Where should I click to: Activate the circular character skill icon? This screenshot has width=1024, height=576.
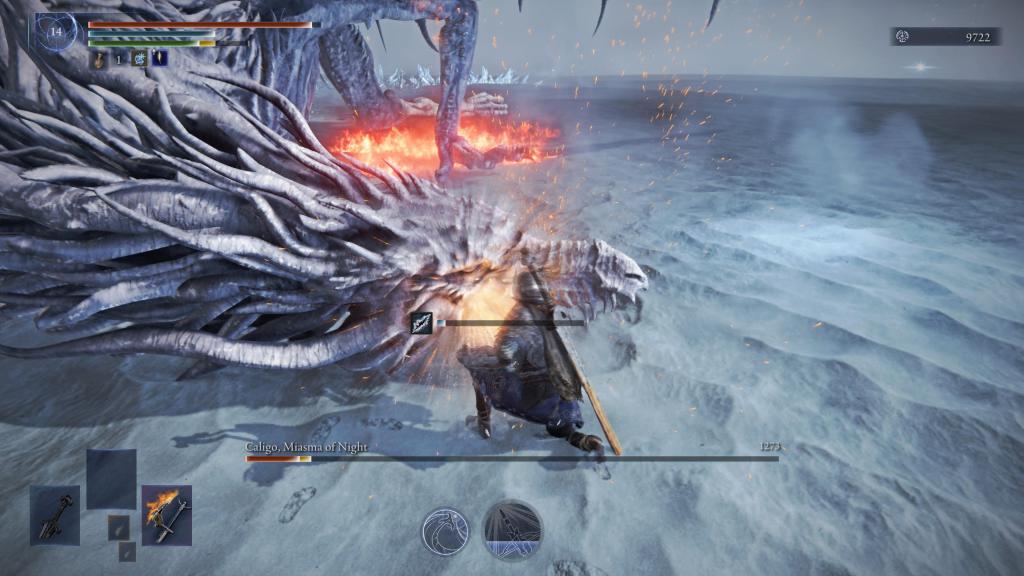point(445,532)
